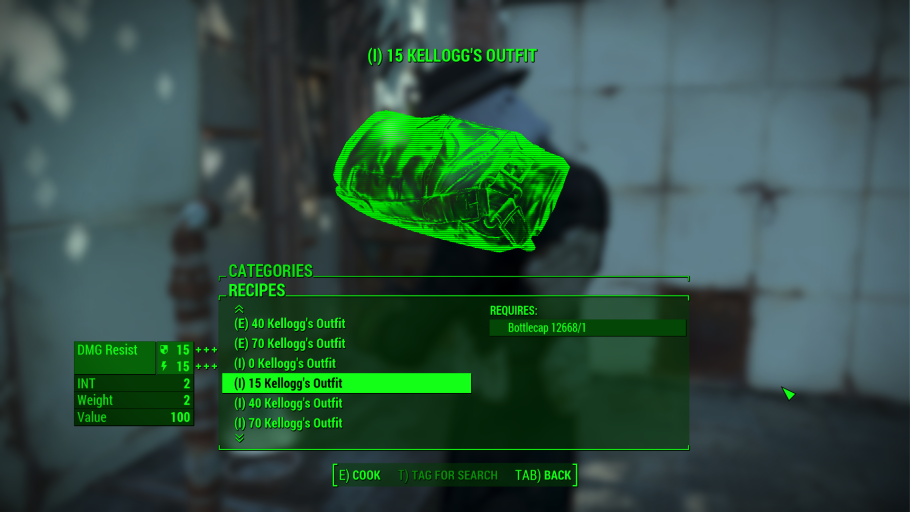Click the Bottlecap requirement row

tap(587, 328)
